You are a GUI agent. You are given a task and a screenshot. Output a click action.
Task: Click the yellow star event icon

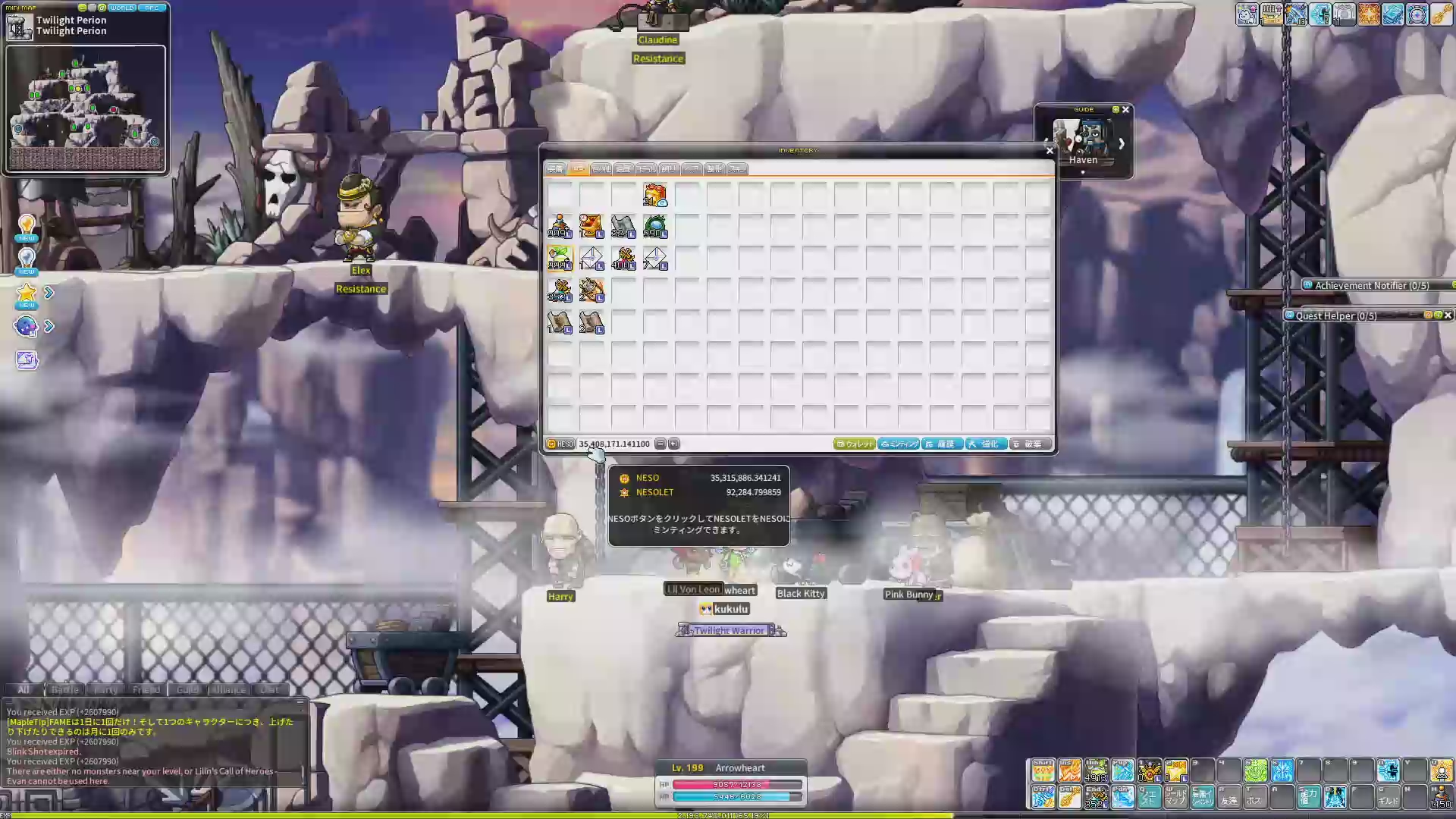pos(27,293)
